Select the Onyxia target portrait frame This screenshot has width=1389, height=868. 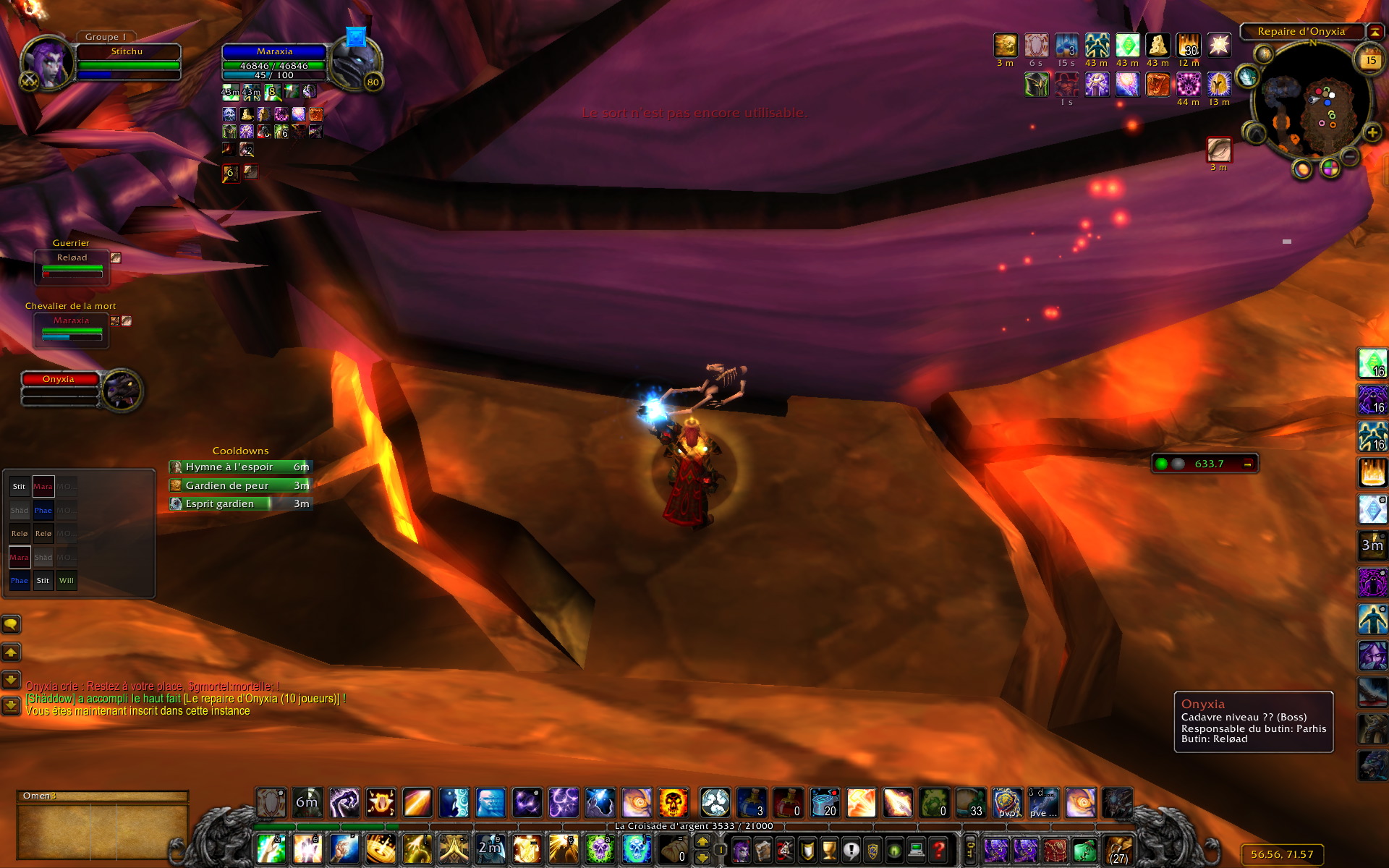(x=122, y=391)
